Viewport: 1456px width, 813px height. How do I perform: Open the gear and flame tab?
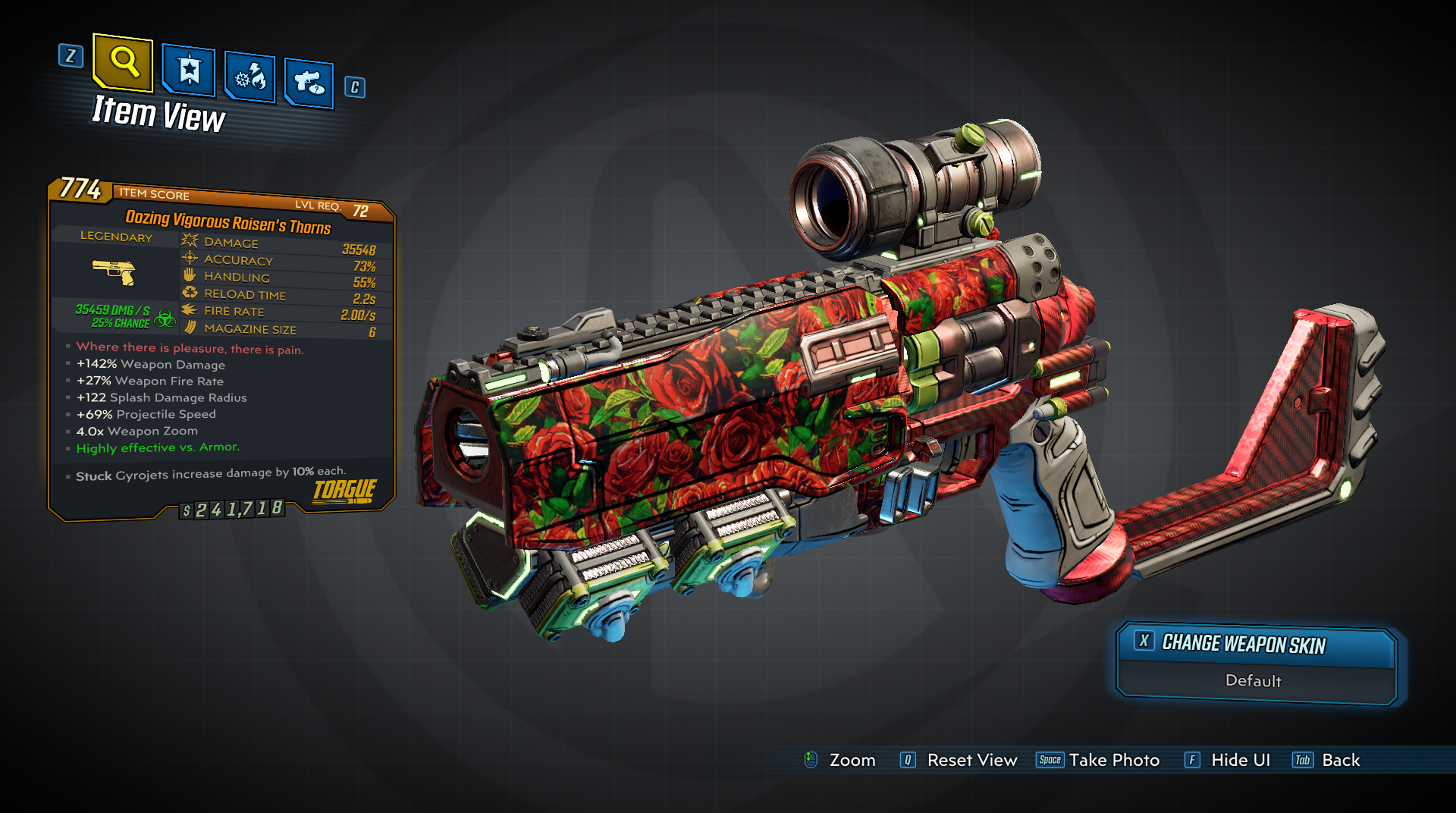click(250, 77)
